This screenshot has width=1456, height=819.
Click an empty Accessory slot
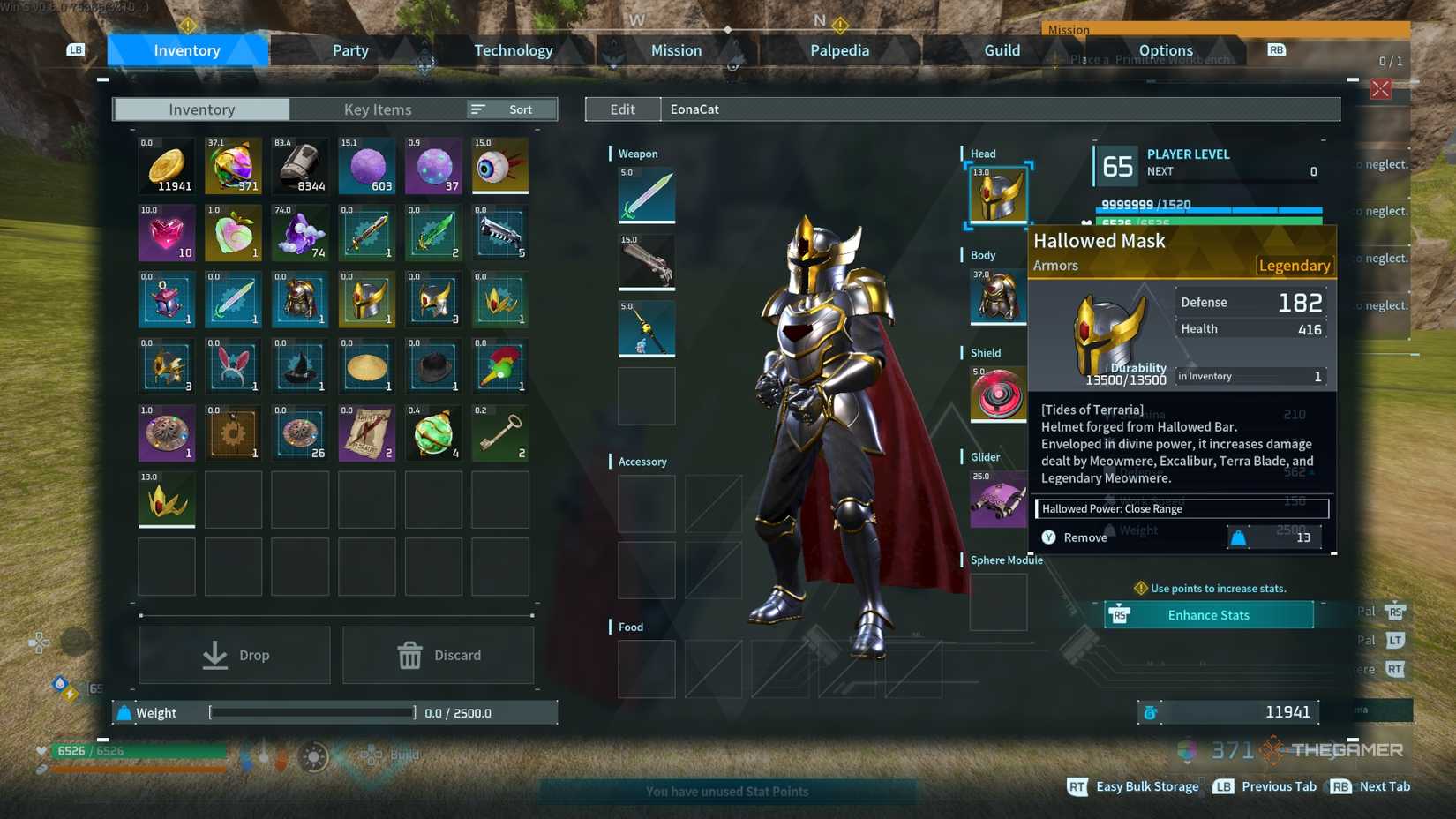click(x=647, y=503)
